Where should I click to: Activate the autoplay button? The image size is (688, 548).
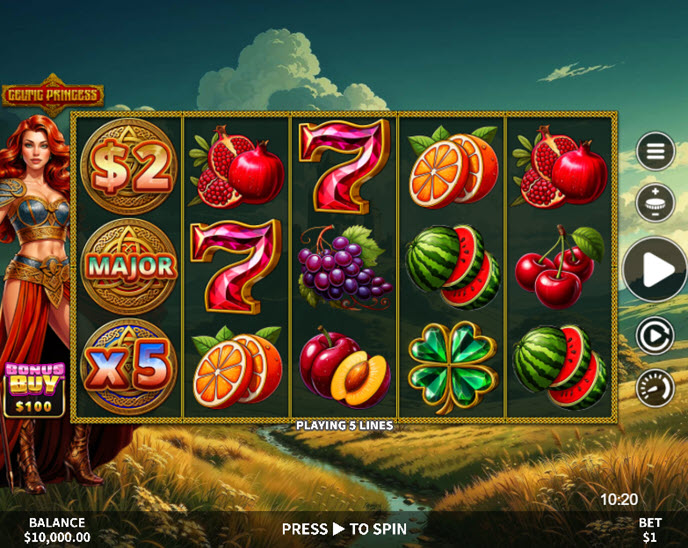tap(655, 336)
